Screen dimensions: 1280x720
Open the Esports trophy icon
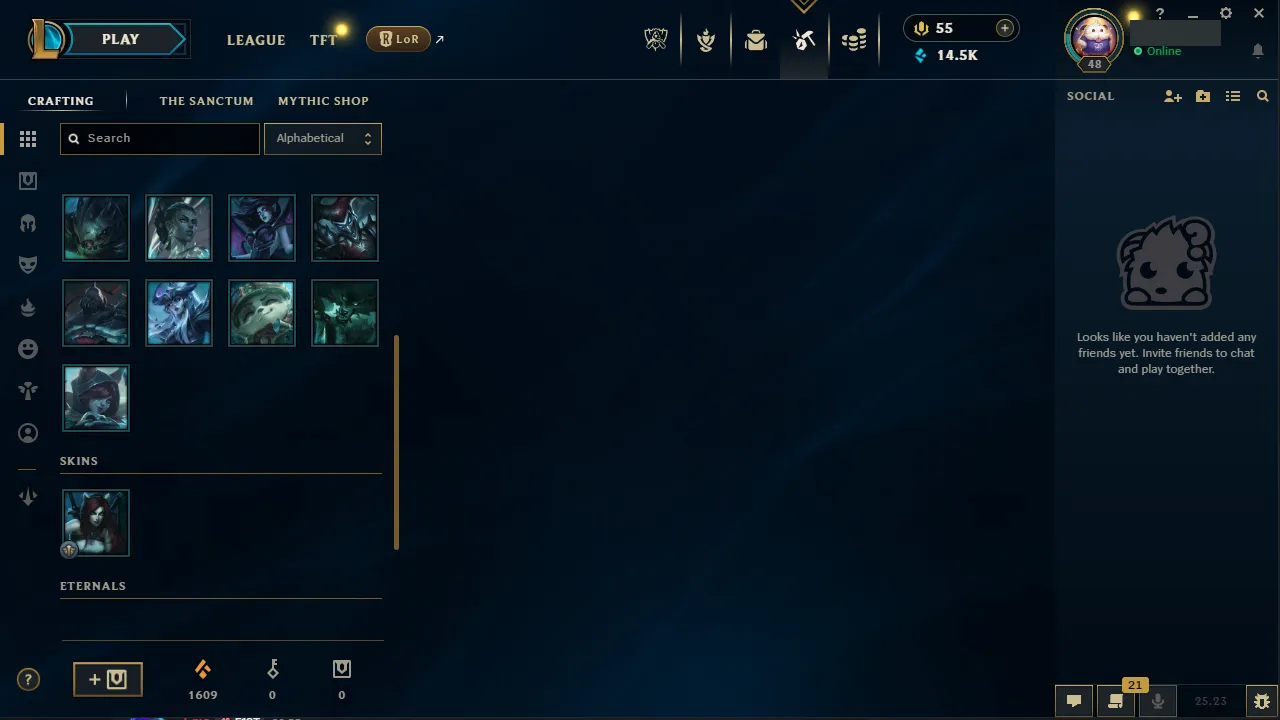tap(656, 39)
